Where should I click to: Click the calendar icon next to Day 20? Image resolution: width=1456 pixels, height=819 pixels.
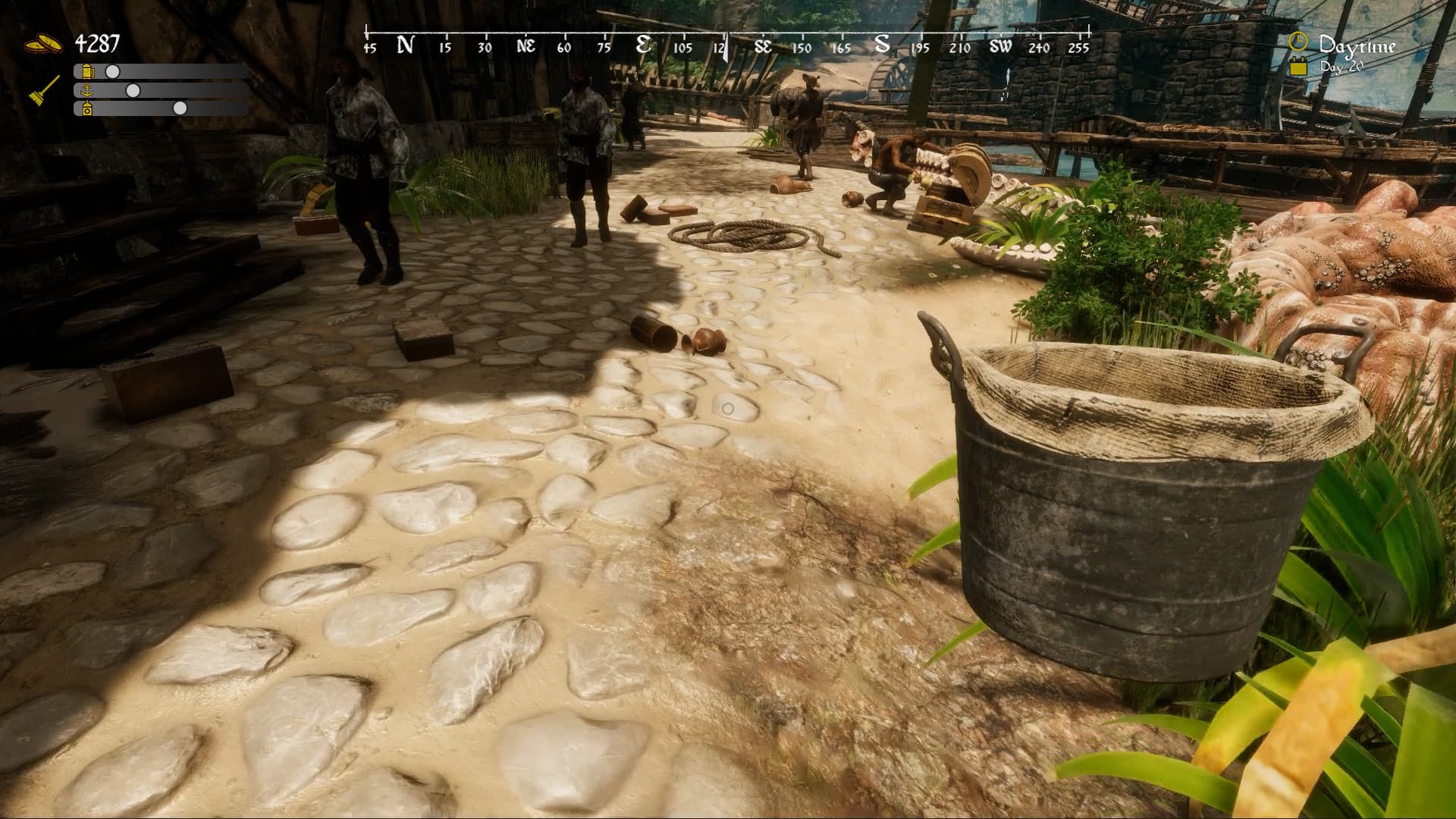[x=1298, y=67]
